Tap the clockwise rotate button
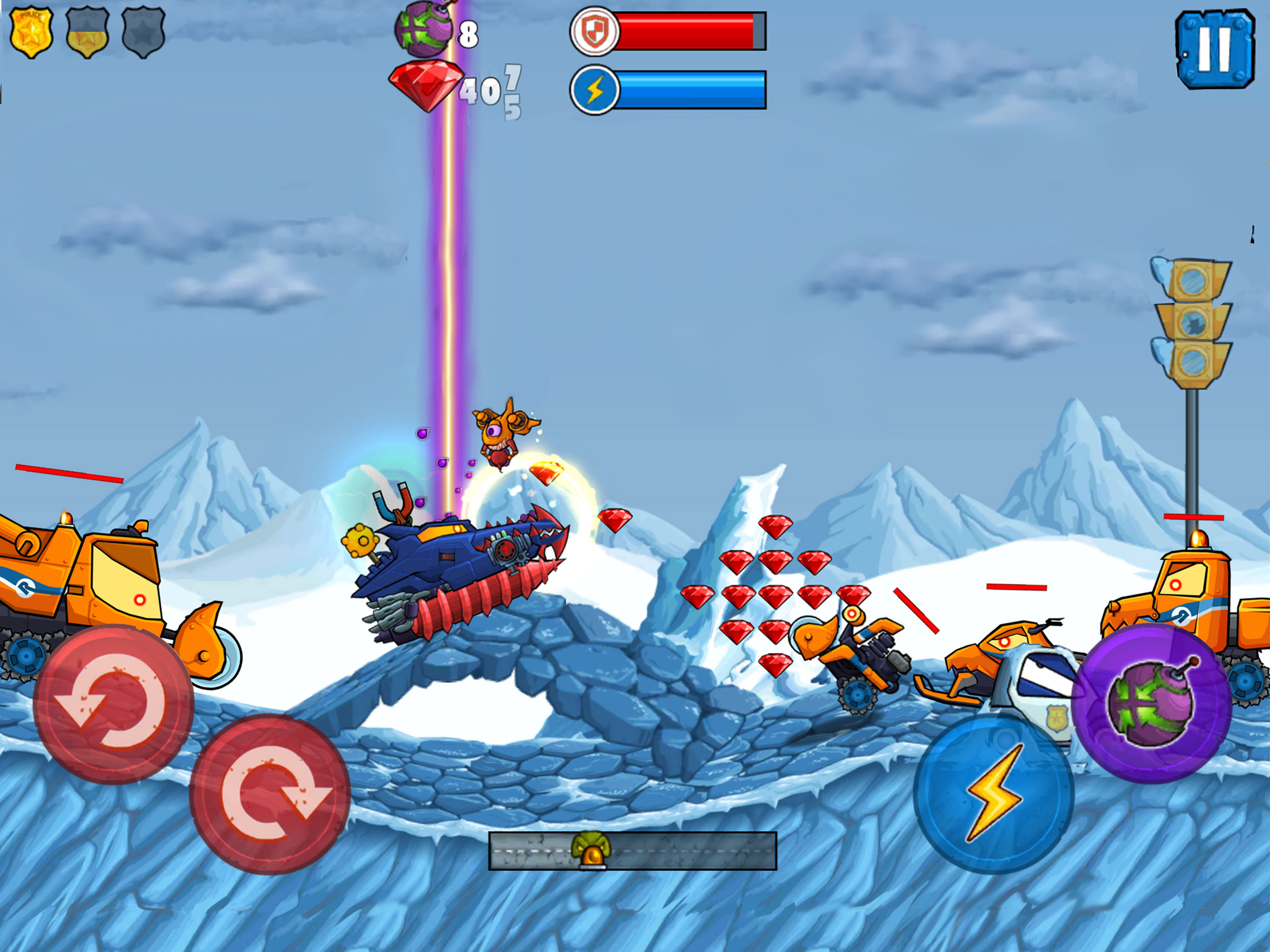Screen dimensions: 1270x952 [270, 794]
